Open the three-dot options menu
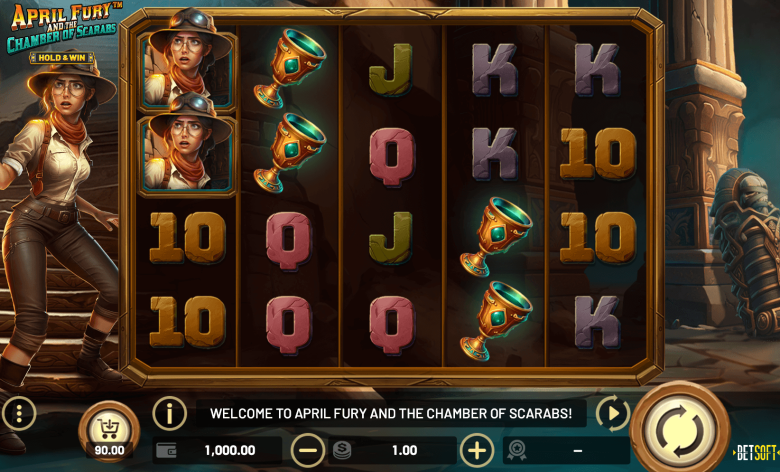Screen dimensions: 780x472 click(19, 413)
